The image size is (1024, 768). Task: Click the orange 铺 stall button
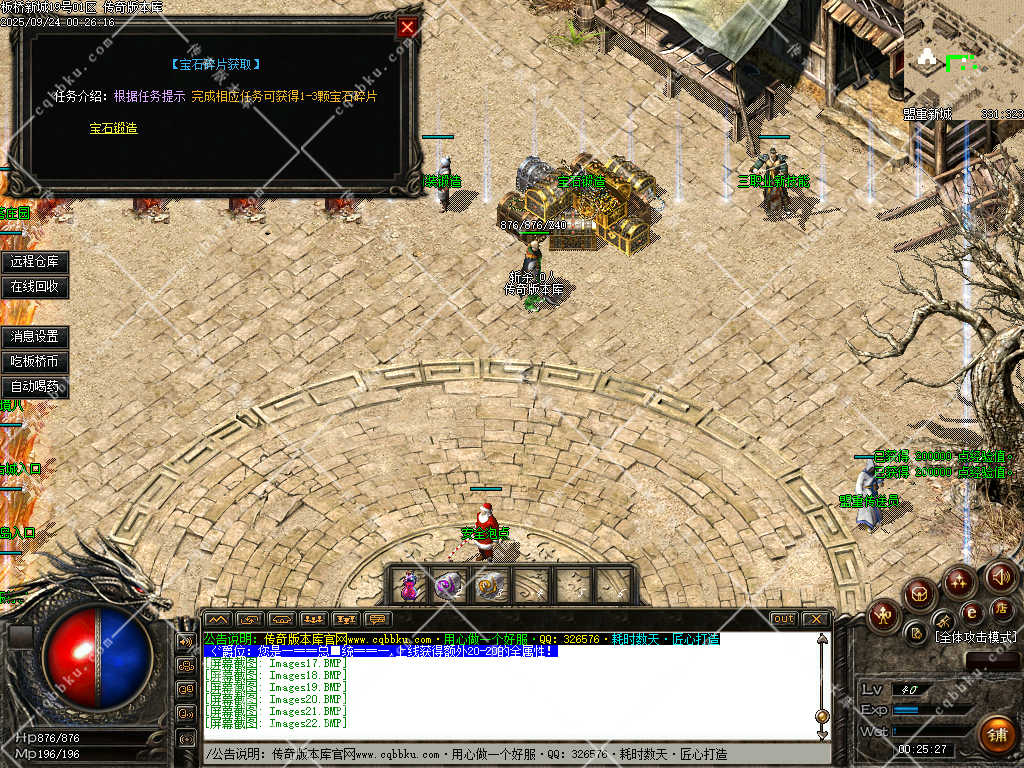pyautogui.click(x=996, y=734)
